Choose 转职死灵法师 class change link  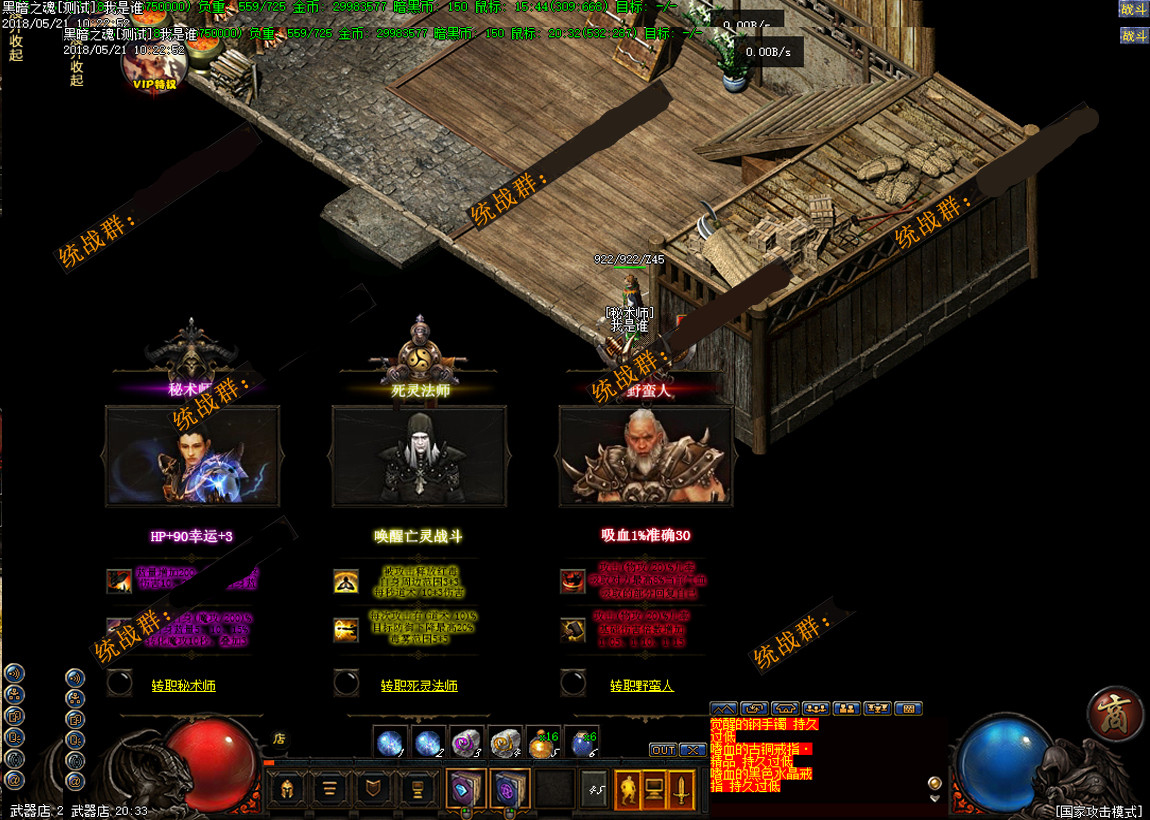point(419,686)
